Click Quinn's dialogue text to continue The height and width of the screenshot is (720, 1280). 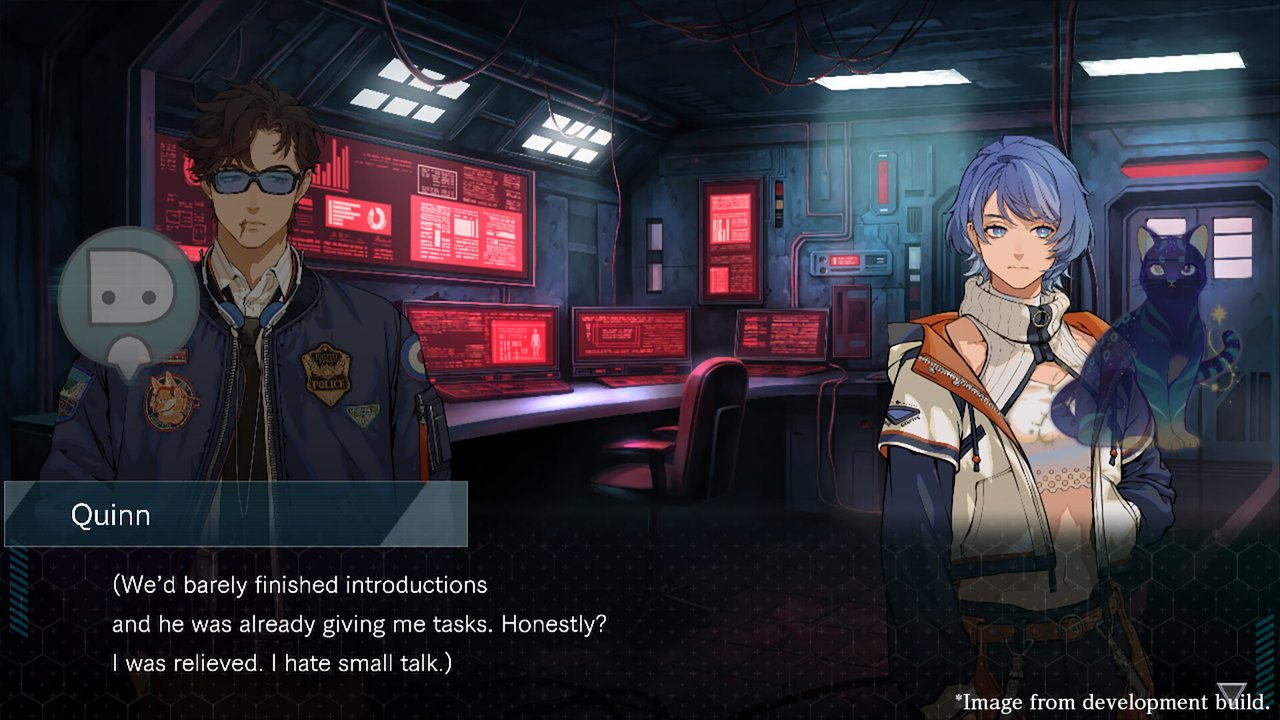360,623
